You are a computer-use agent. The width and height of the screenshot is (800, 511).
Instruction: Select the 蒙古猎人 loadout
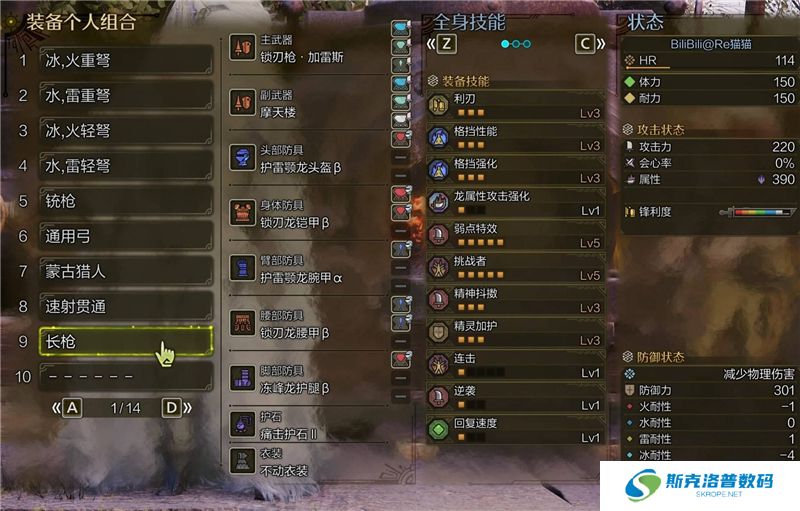(125, 271)
